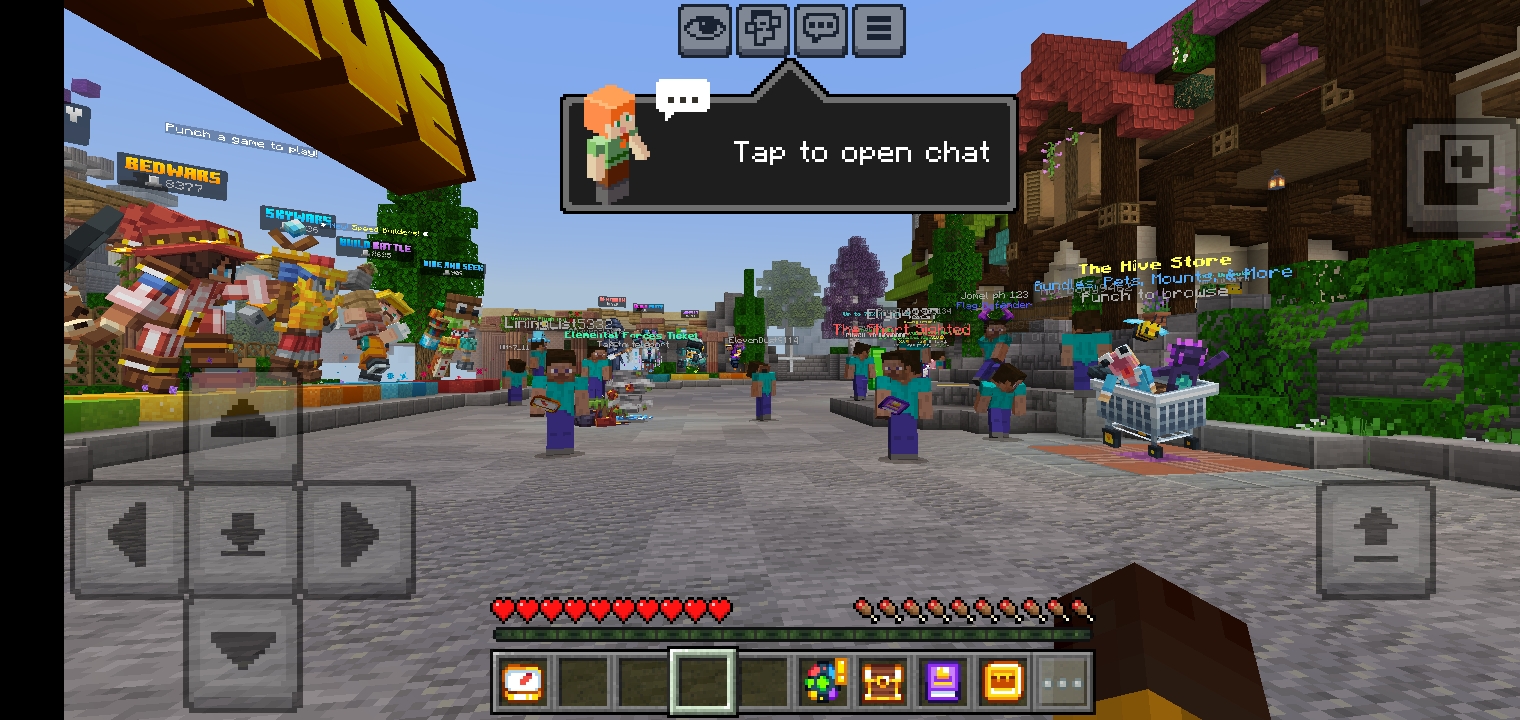Tap the move backward arrow on the D-pad
The image size is (1520, 720).
point(243,650)
